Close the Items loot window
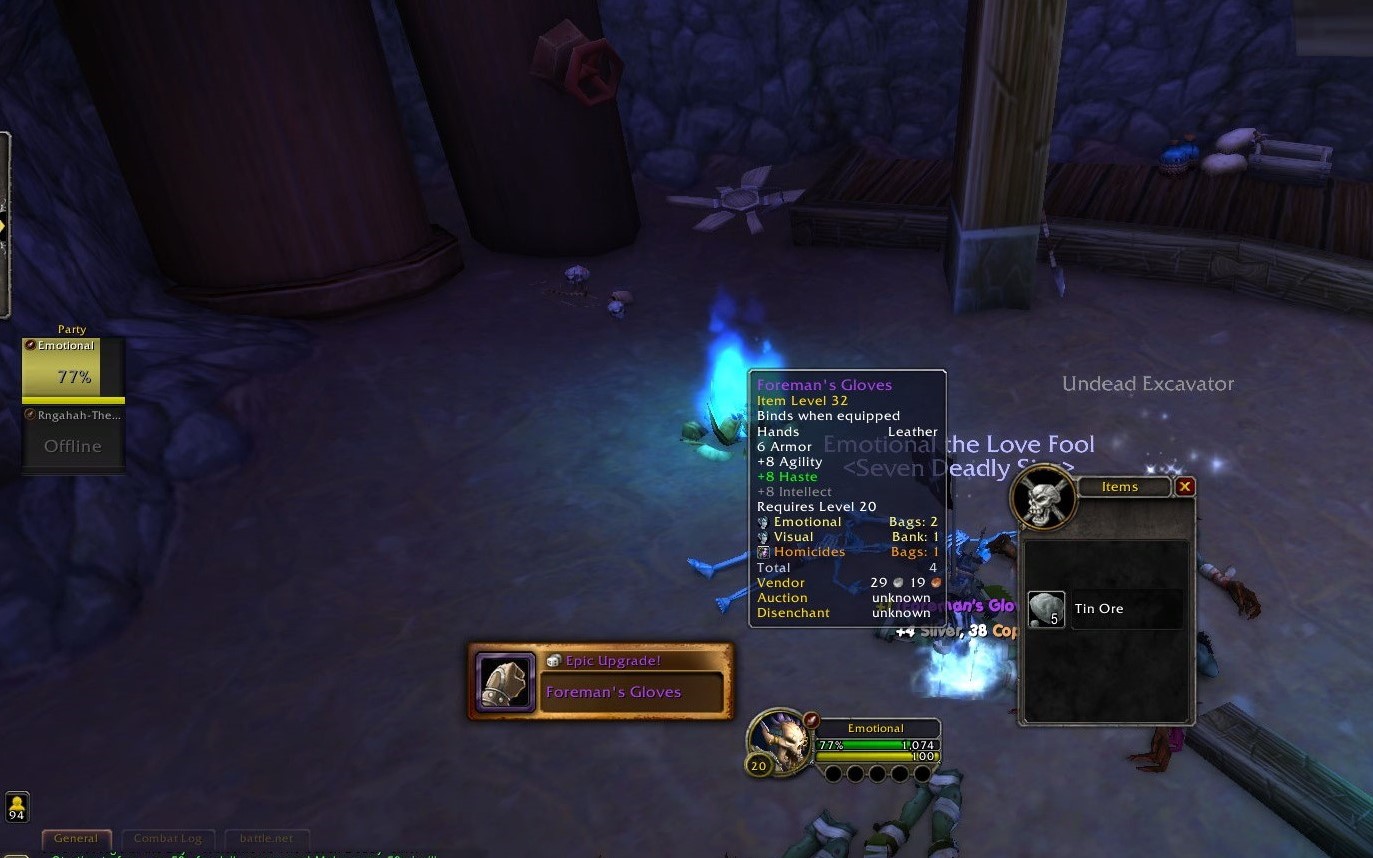The height and width of the screenshot is (858, 1373). [x=1185, y=487]
